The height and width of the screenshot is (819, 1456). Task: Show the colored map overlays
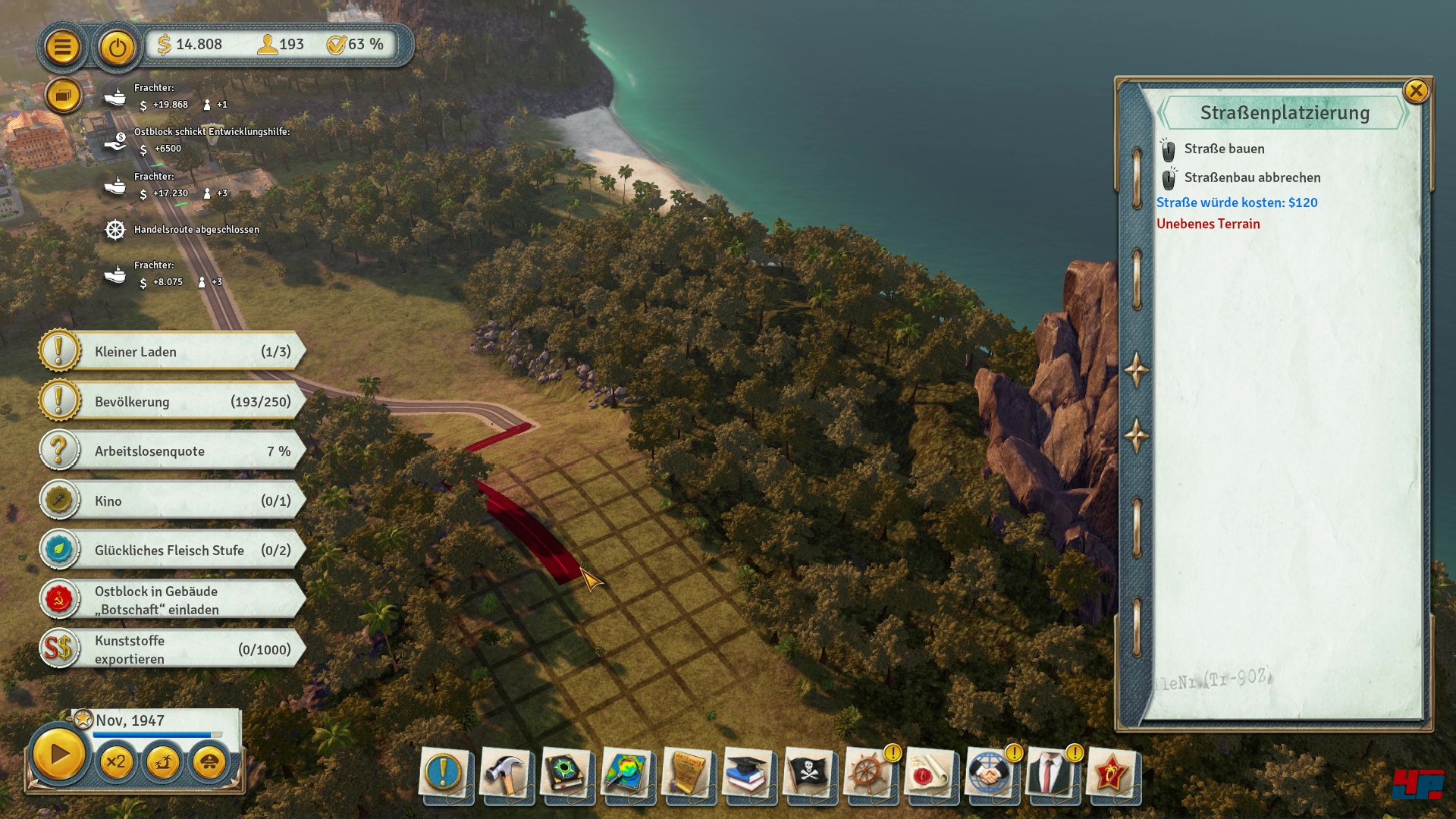pos(626,773)
